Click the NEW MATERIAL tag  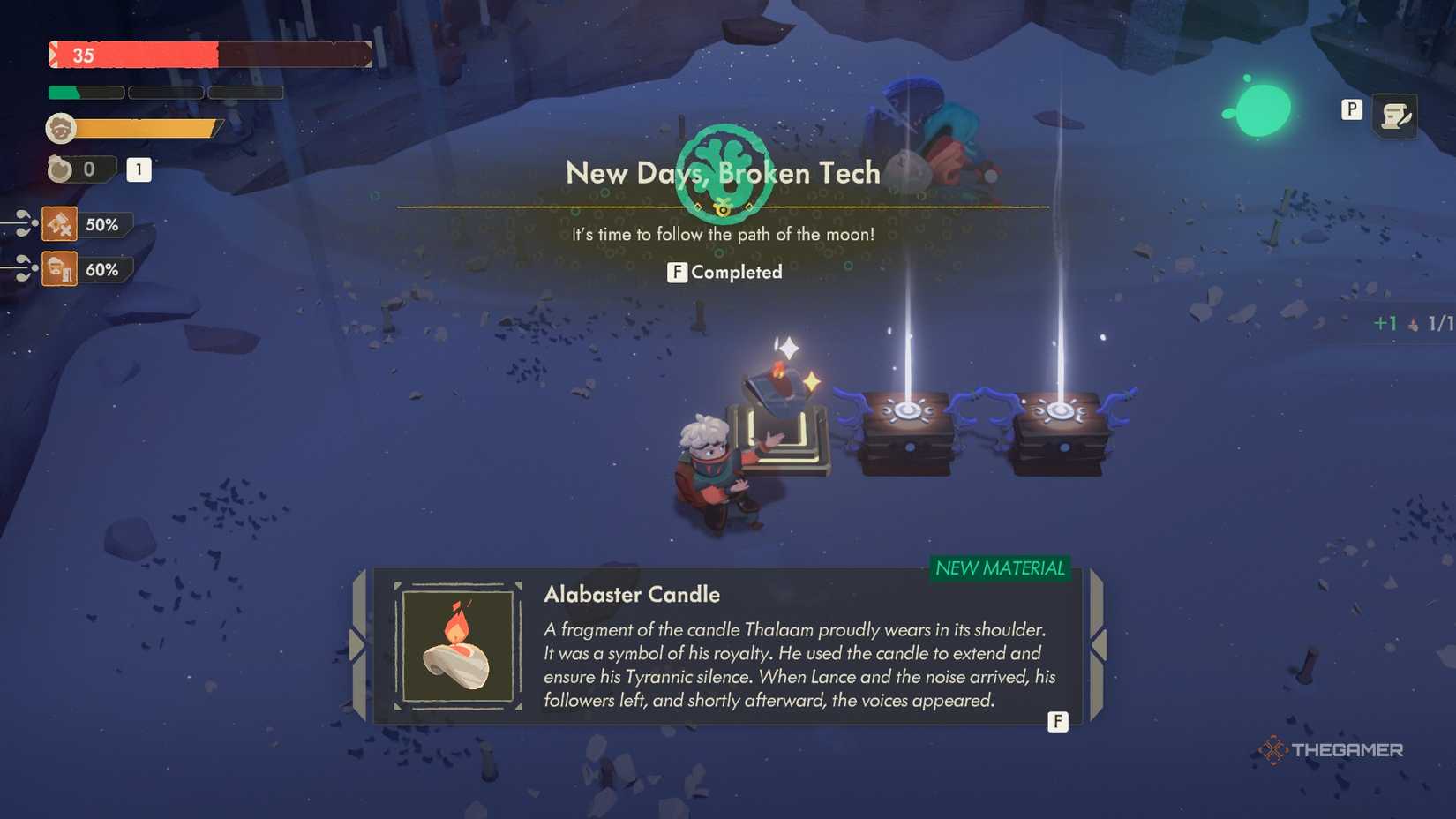[1002, 569]
